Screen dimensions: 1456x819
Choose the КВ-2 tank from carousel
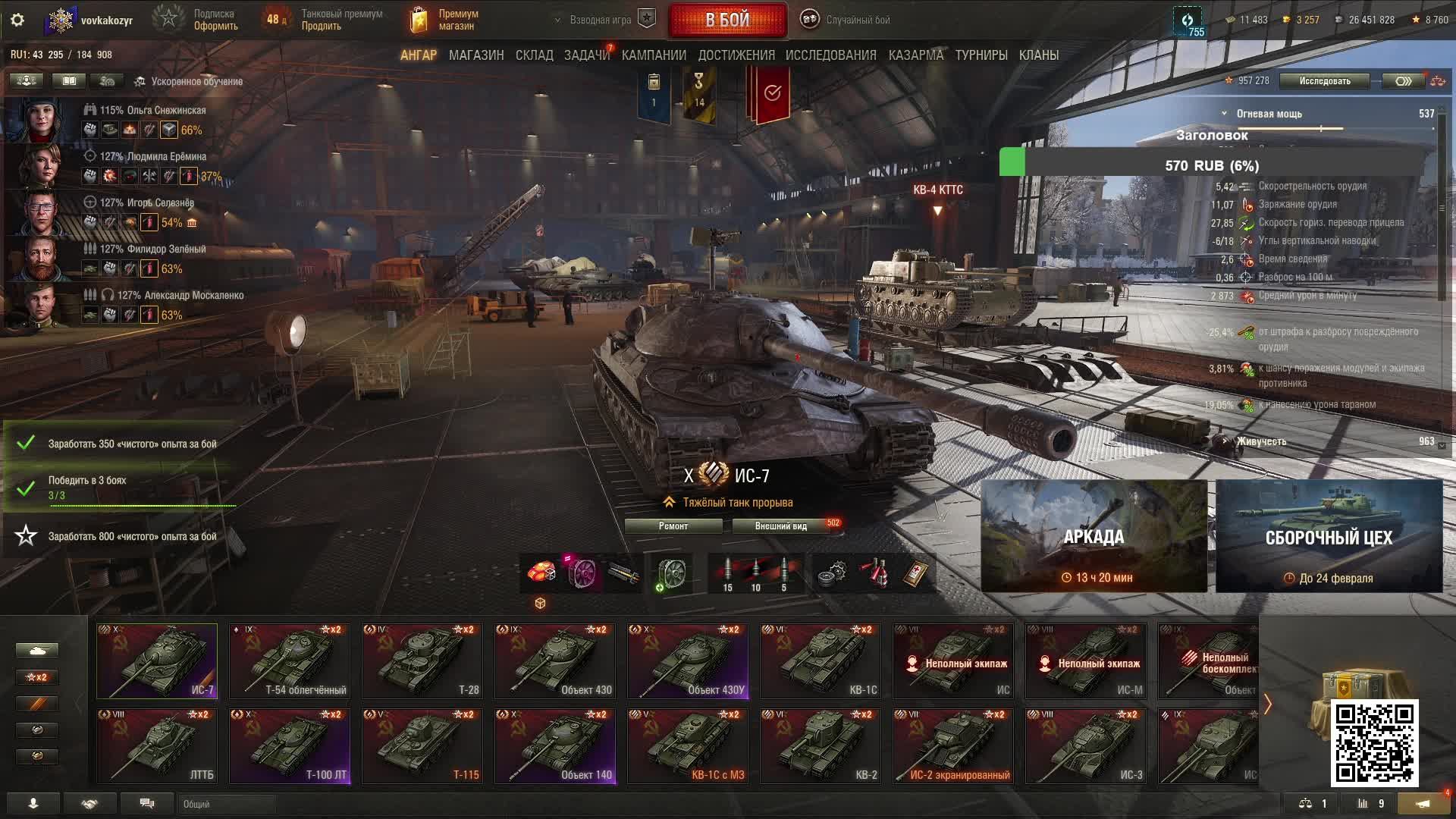[821, 745]
